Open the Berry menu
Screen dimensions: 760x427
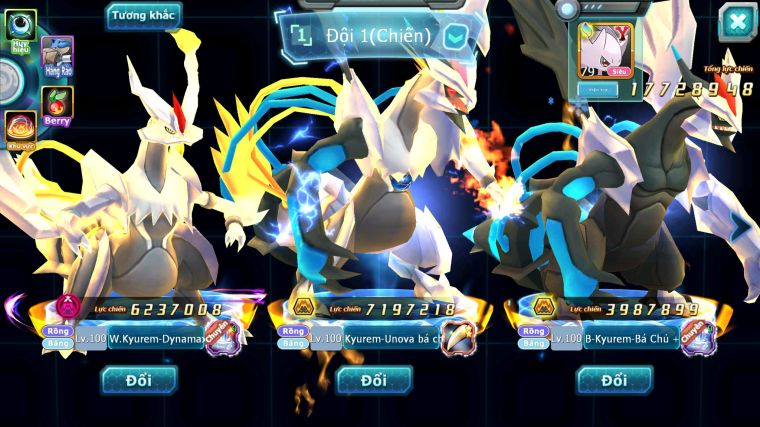tap(57, 104)
